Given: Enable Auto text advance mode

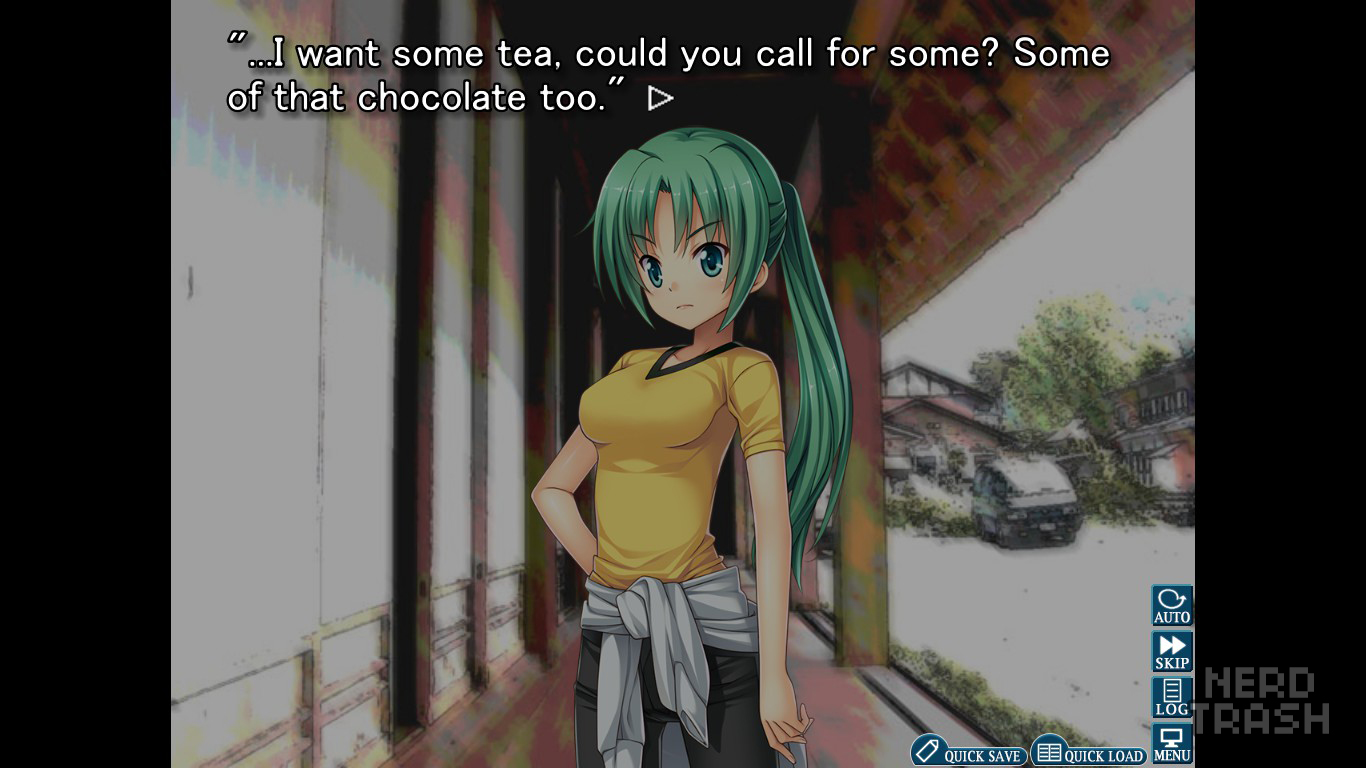Looking at the screenshot, I should point(1172,605).
